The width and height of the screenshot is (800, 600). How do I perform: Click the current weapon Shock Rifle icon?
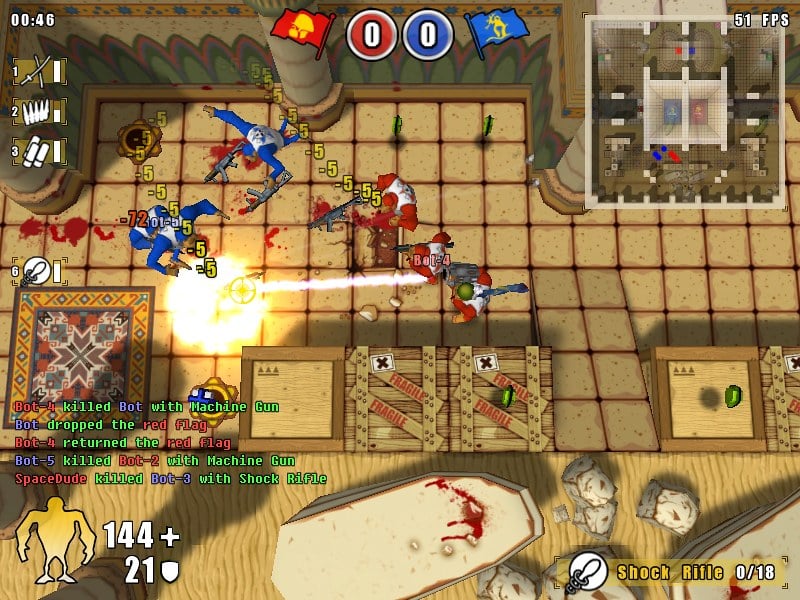[x=587, y=572]
